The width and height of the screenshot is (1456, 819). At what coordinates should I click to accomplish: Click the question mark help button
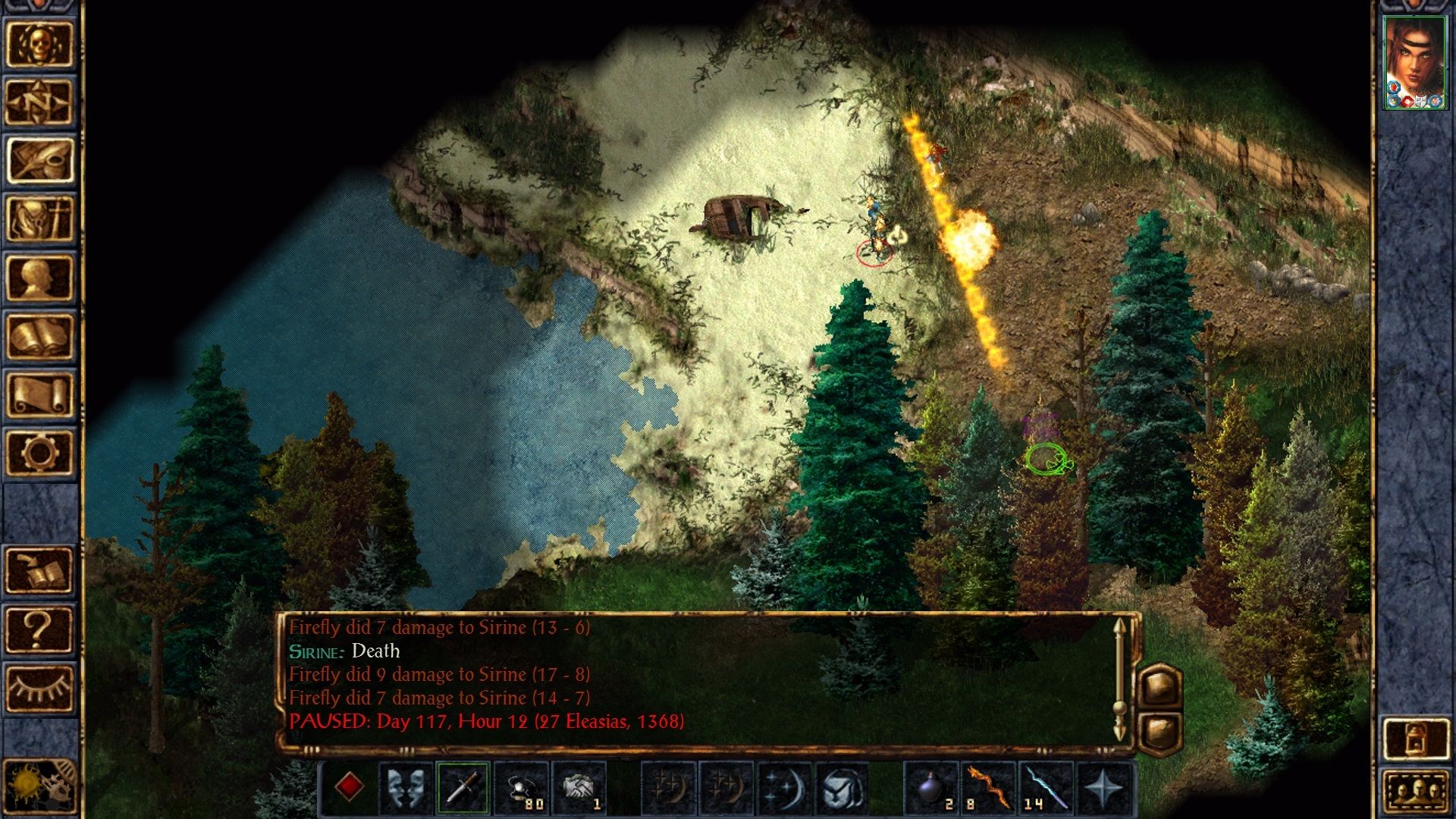pyautogui.click(x=39, y=629)
